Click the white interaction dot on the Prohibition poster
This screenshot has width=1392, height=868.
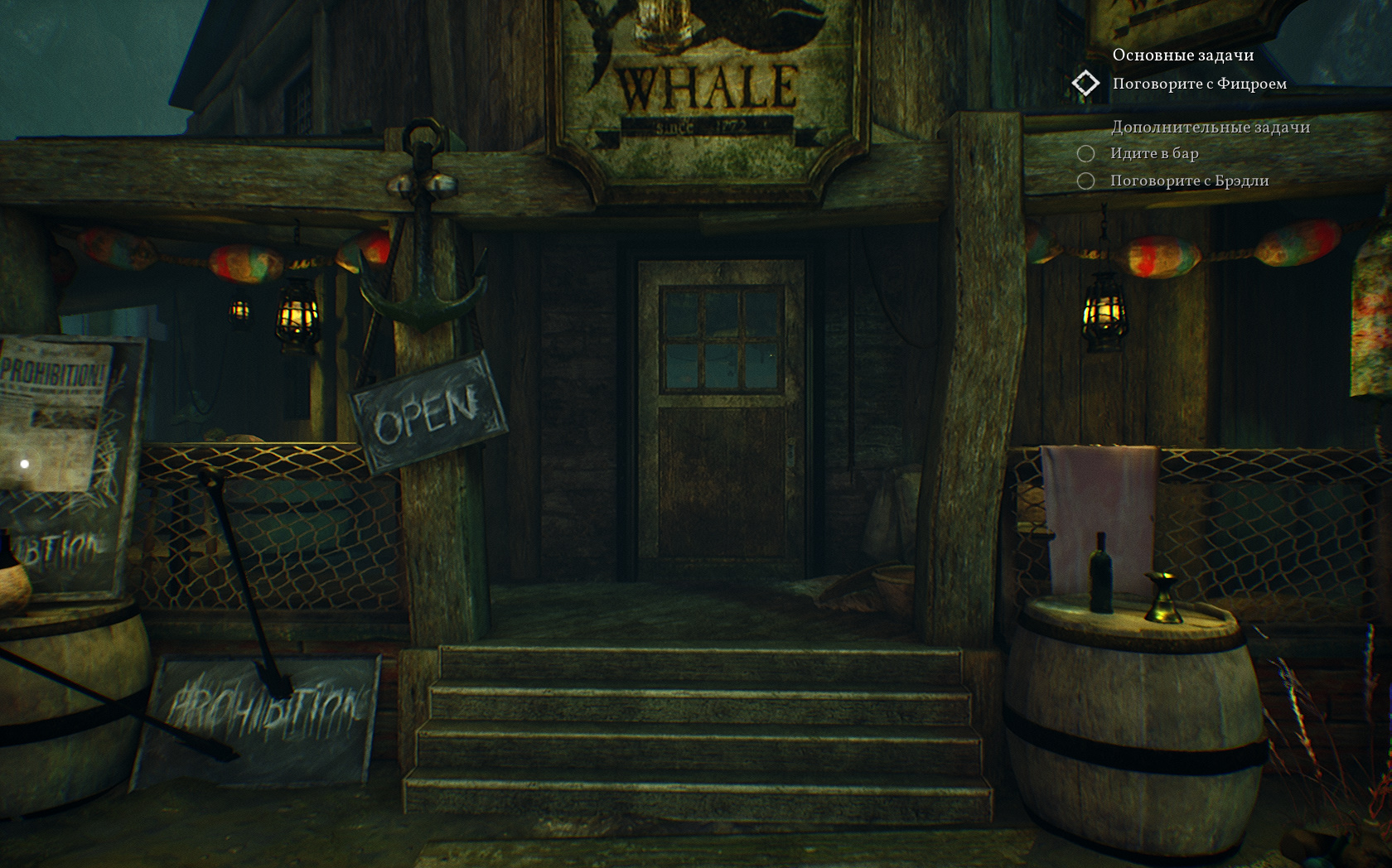pyautogui.click(x=25, y=464)
